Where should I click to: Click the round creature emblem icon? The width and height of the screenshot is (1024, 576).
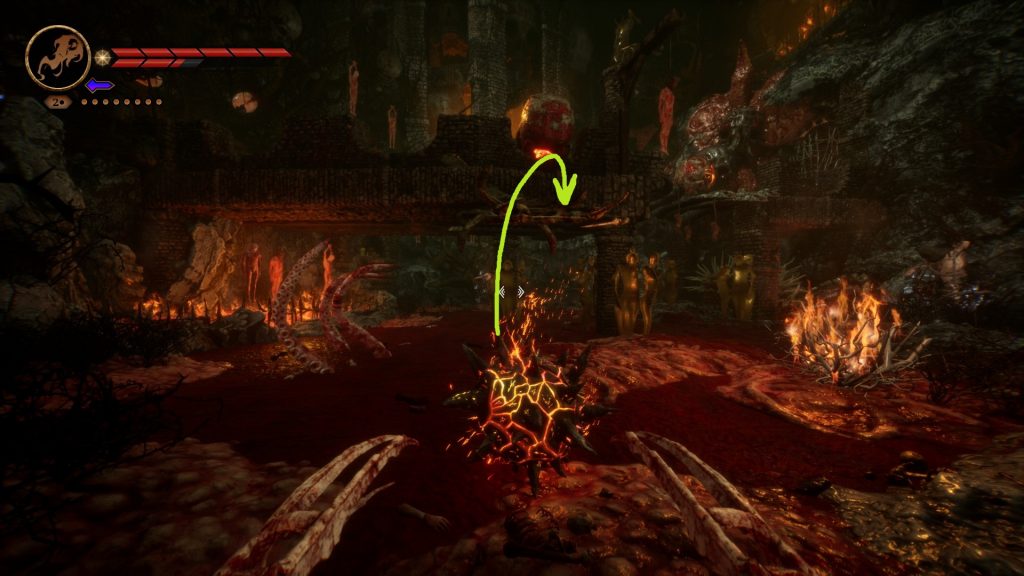click(57, 58)
